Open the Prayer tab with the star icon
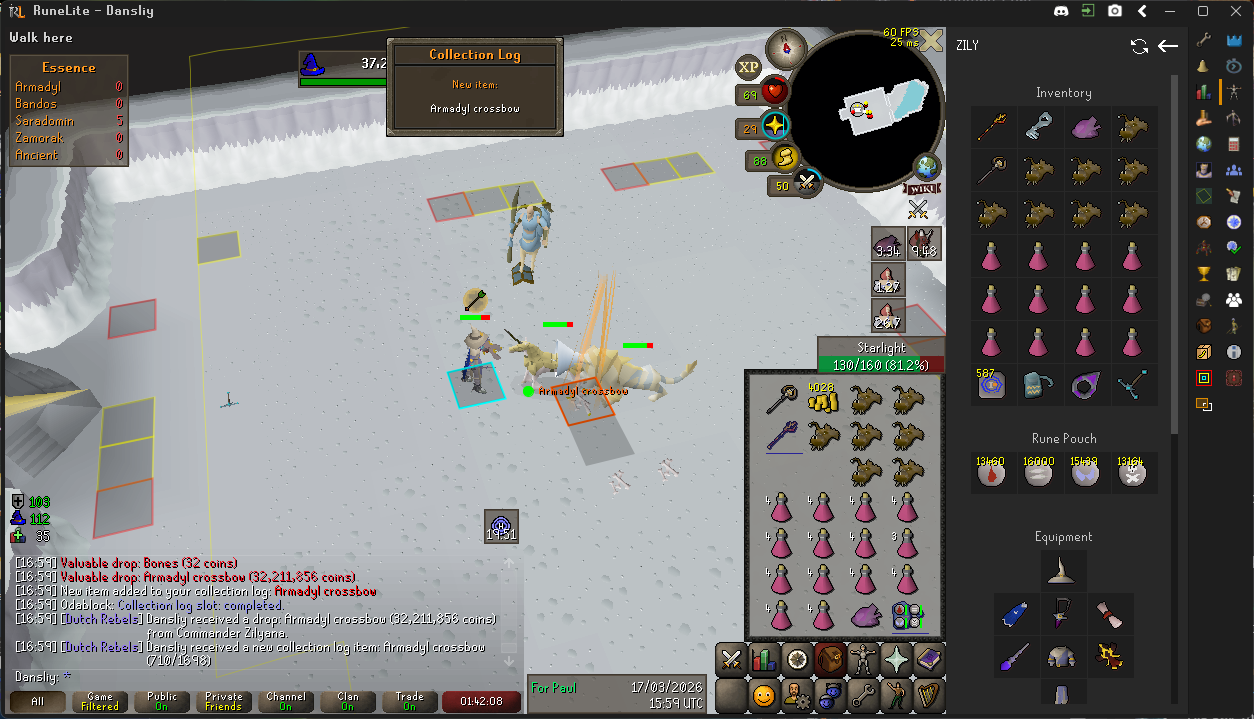 click(897, 660)
